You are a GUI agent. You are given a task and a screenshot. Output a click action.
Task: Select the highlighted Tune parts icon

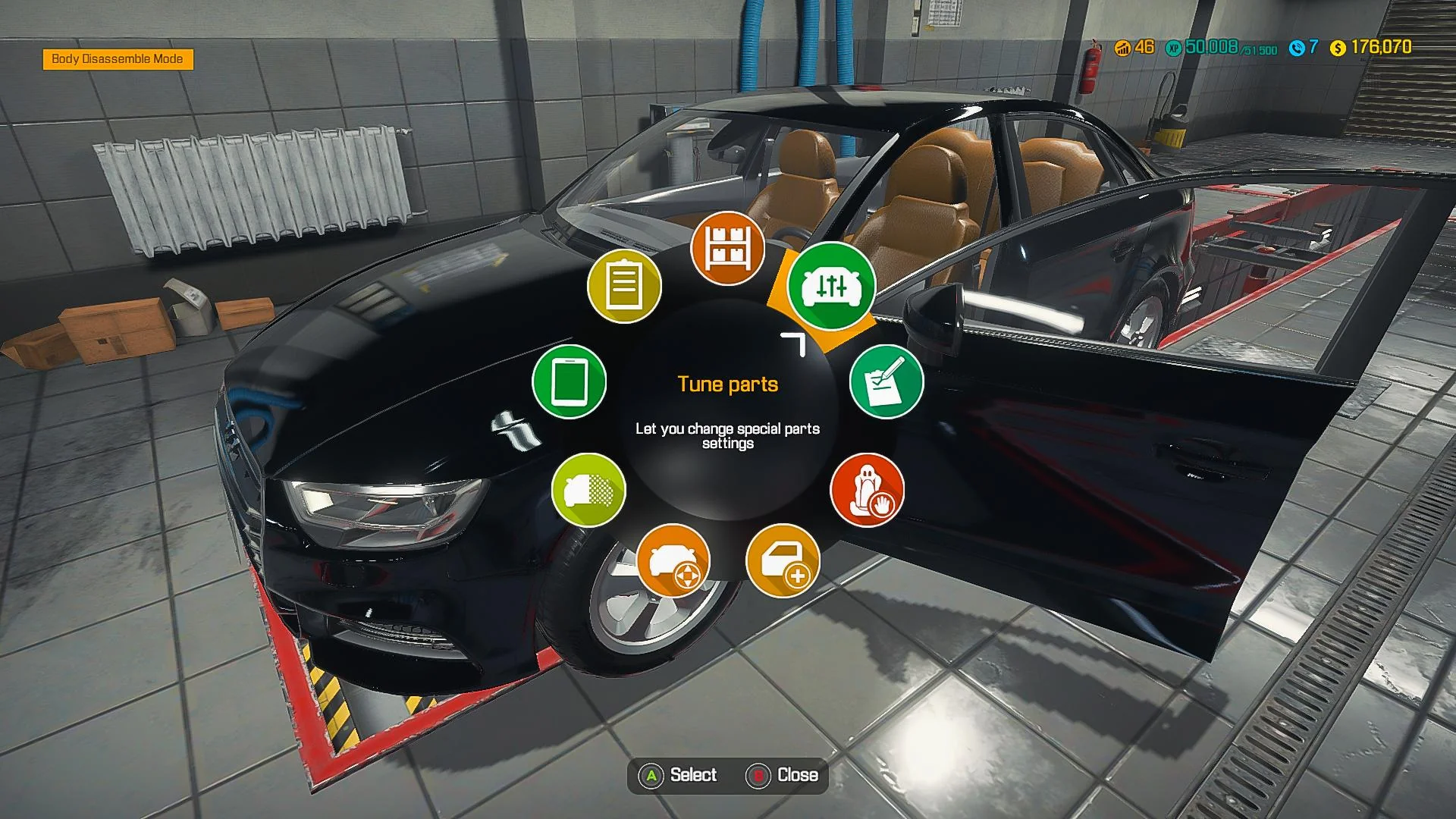[832, 287]
